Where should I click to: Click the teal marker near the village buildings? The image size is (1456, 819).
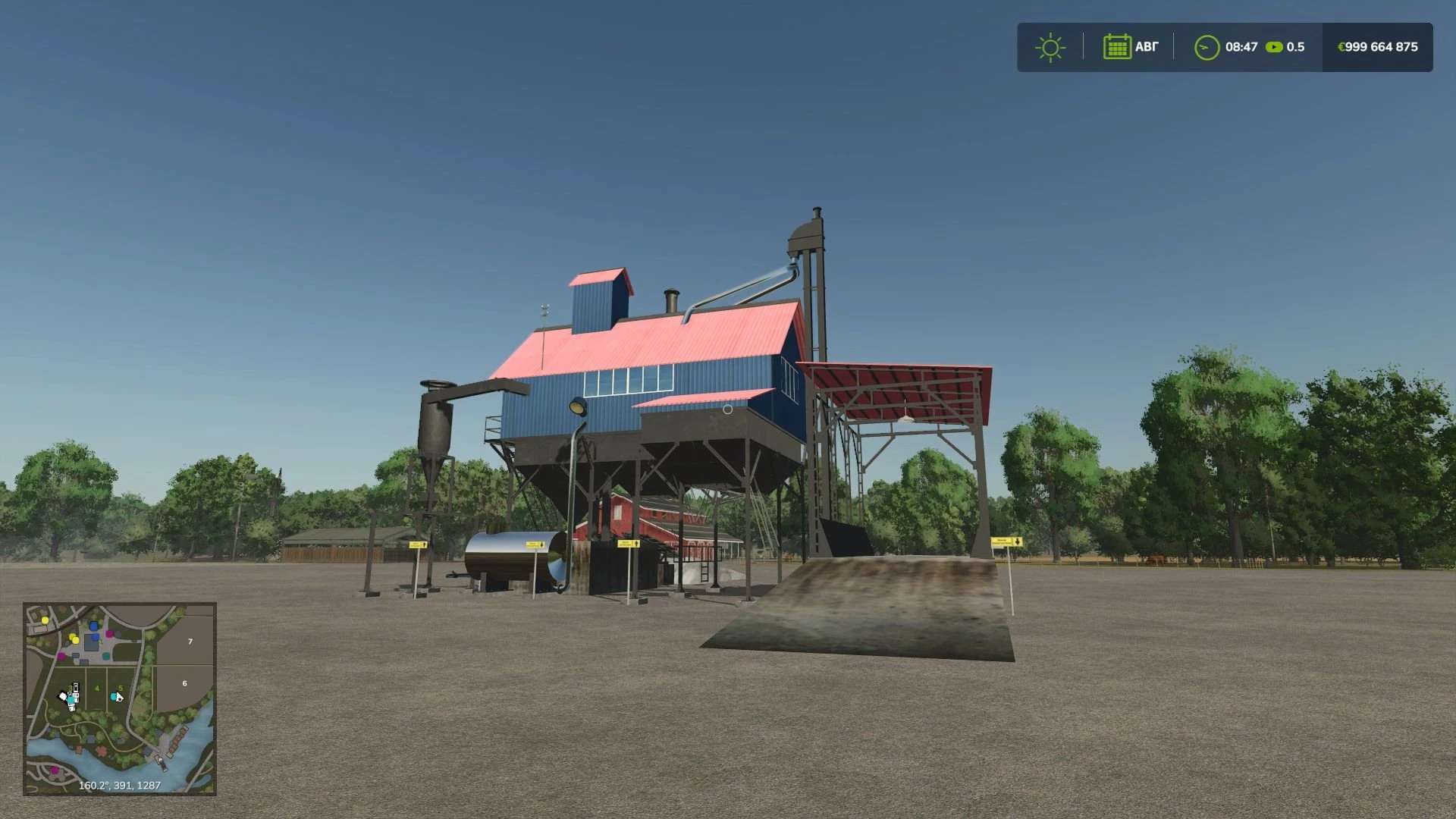point(106,656)
